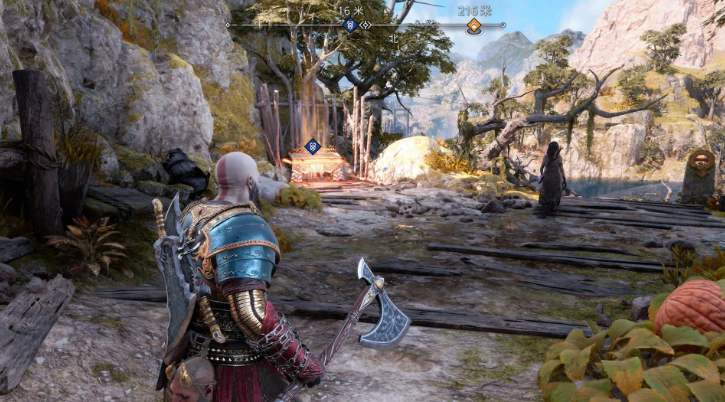Image resolution: width=725 pixels, height=402 pixels.
Task: Select the orange objective marker on the compass
Action: [x=473, y=25]
